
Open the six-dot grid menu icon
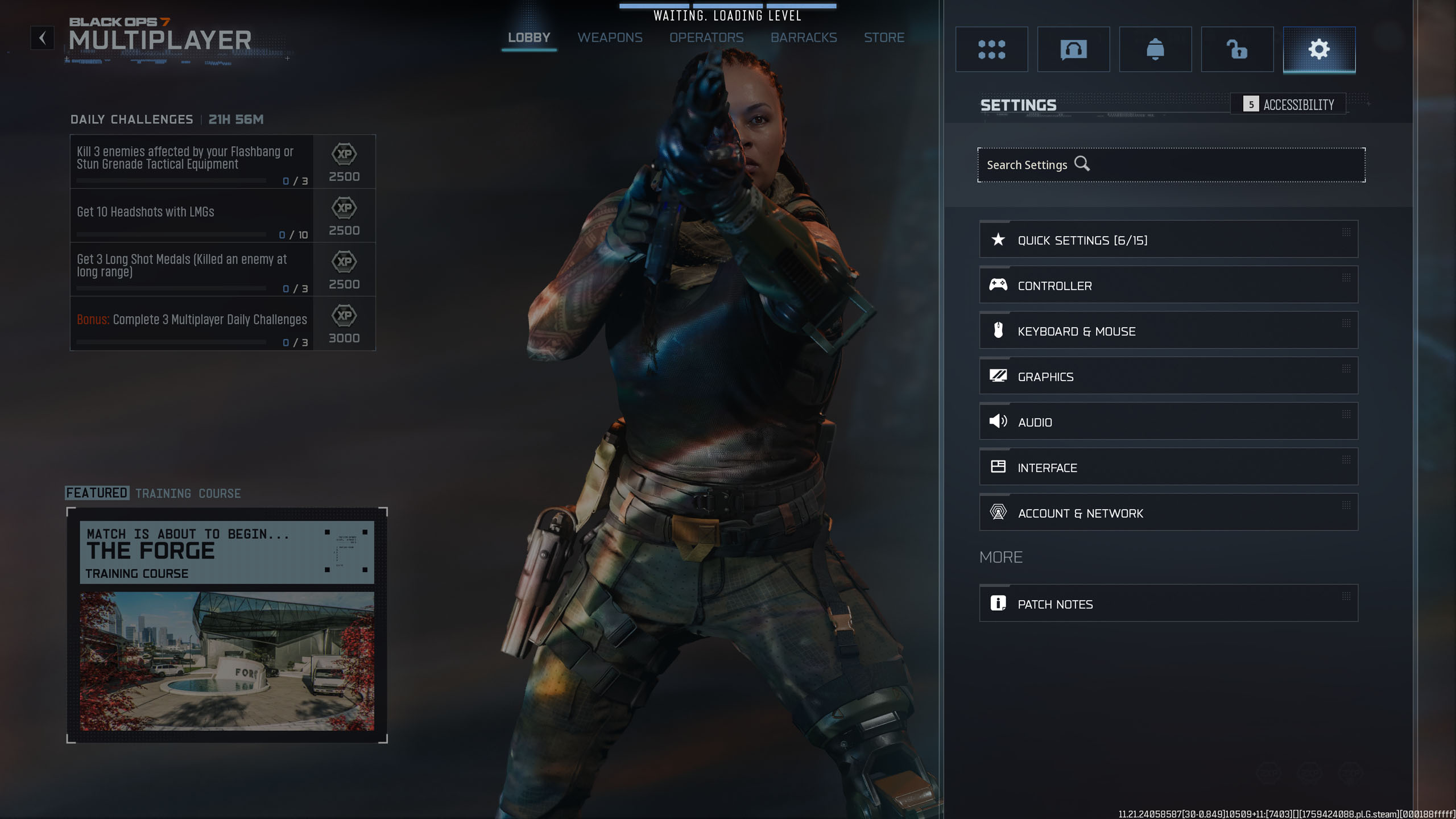tap(991, 49)
